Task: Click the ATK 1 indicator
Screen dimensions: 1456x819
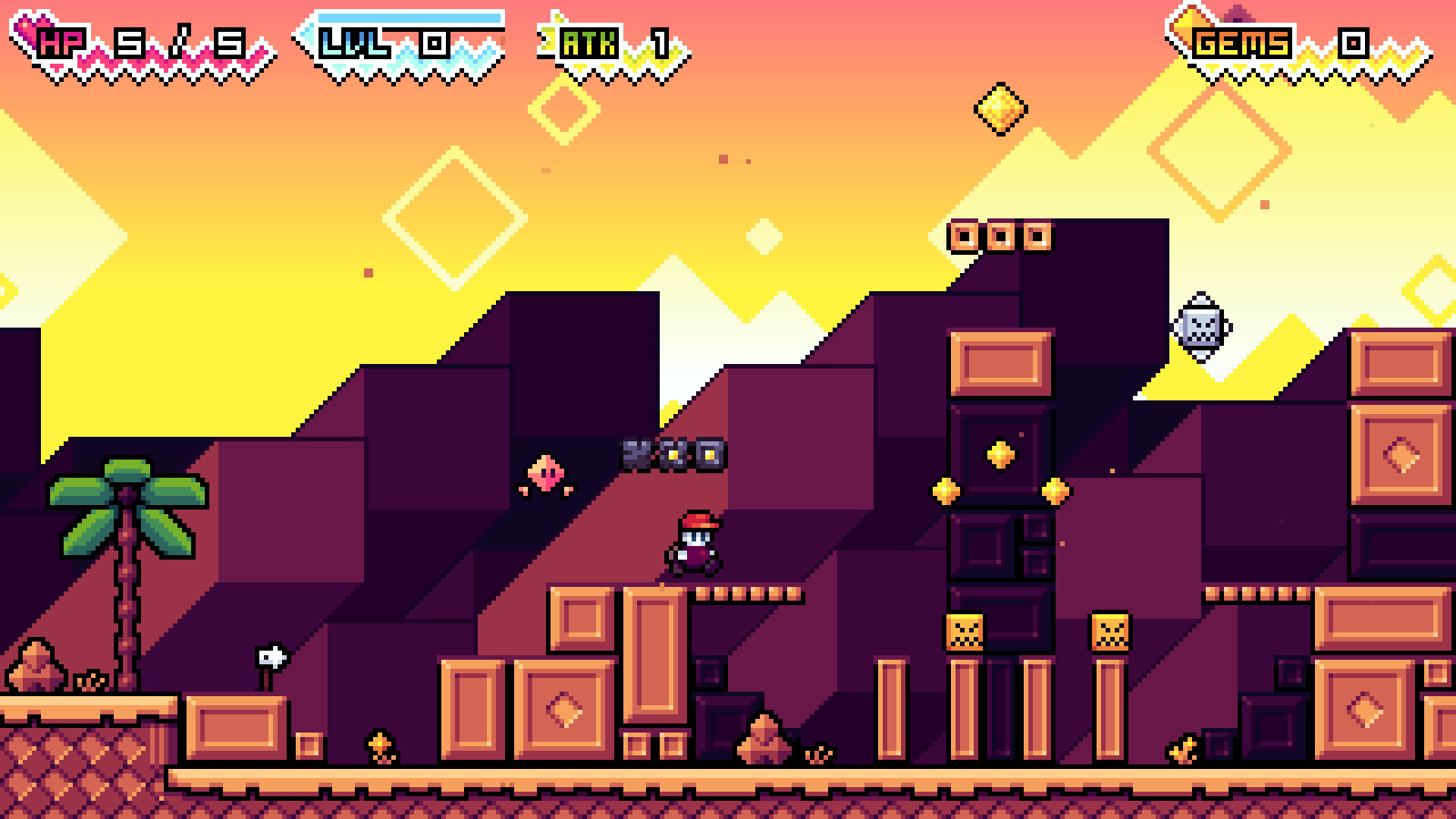Action: point(614,42)
